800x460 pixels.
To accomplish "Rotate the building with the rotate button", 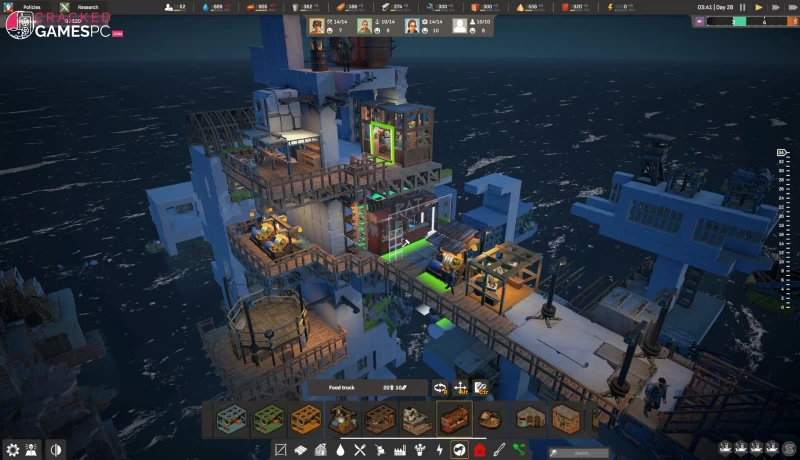I will click(x=439, y=388).
